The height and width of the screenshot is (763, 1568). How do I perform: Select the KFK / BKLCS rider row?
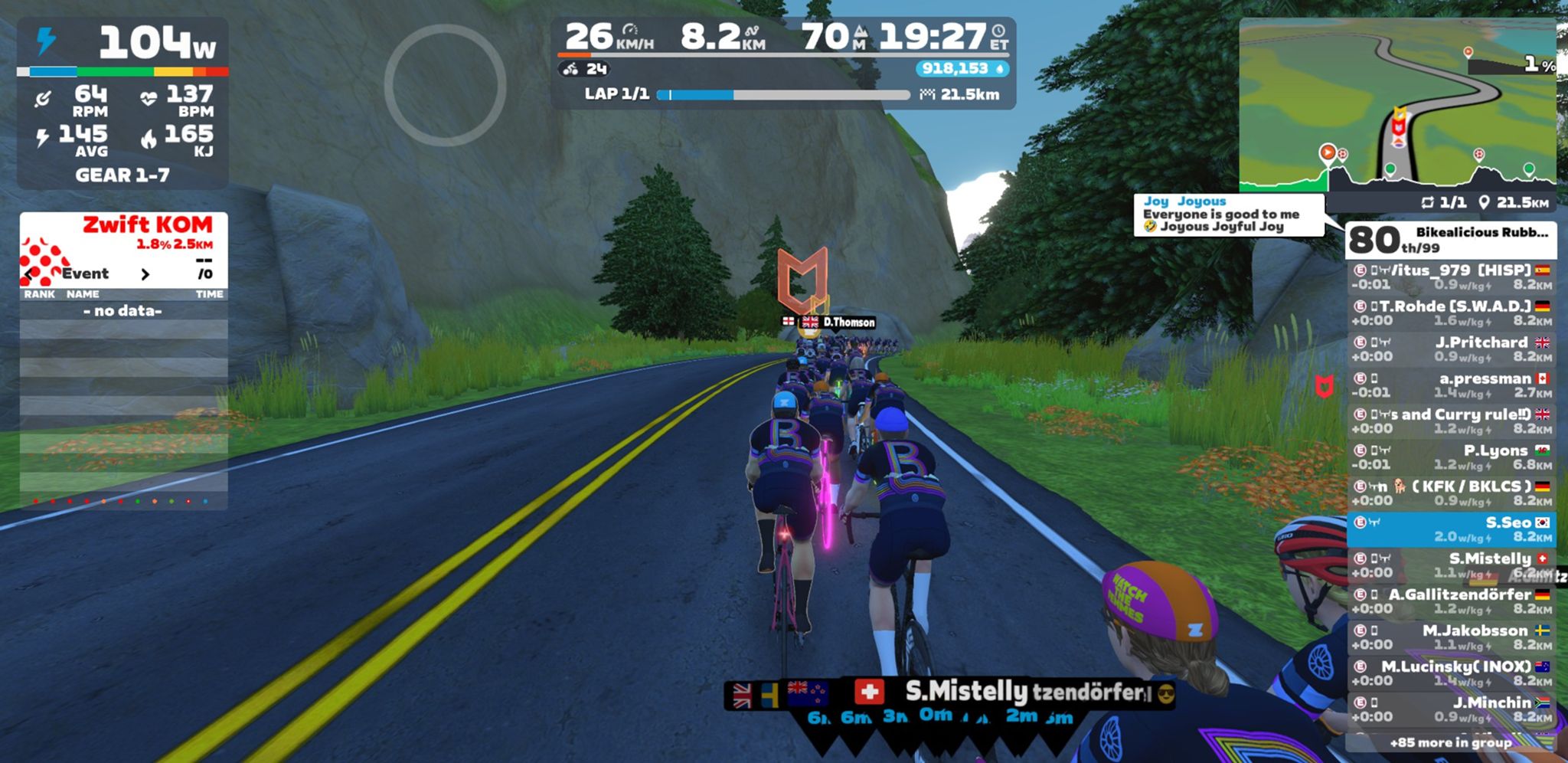coord(1451,493)
